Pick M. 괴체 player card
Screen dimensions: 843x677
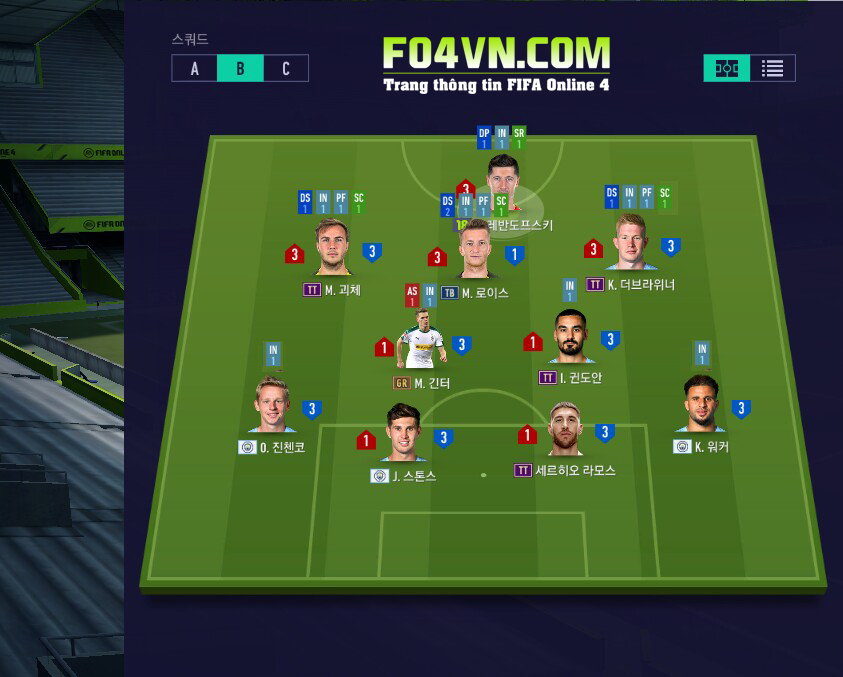[x=333, y=249]
